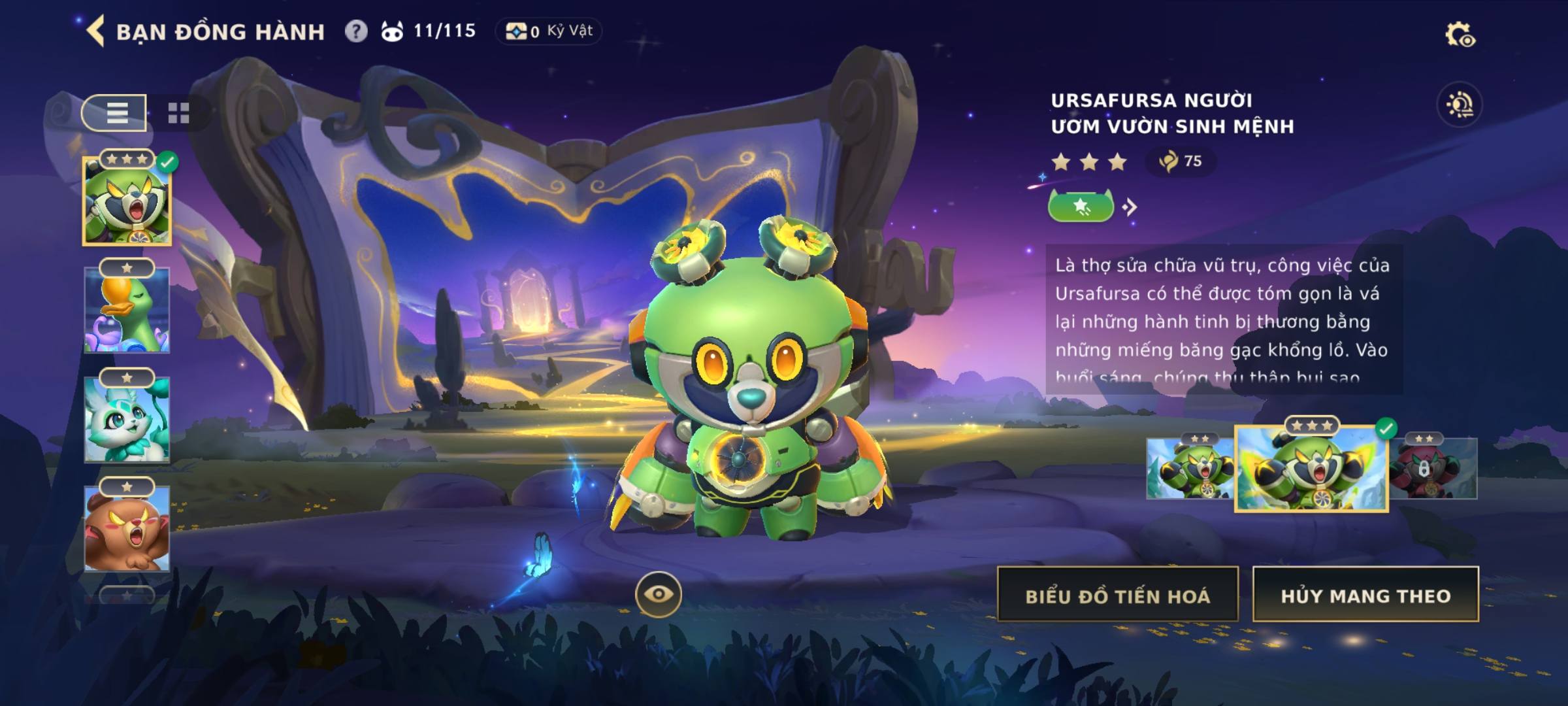
Task: Pick the brown bear companion portrait
Action: 127,529
